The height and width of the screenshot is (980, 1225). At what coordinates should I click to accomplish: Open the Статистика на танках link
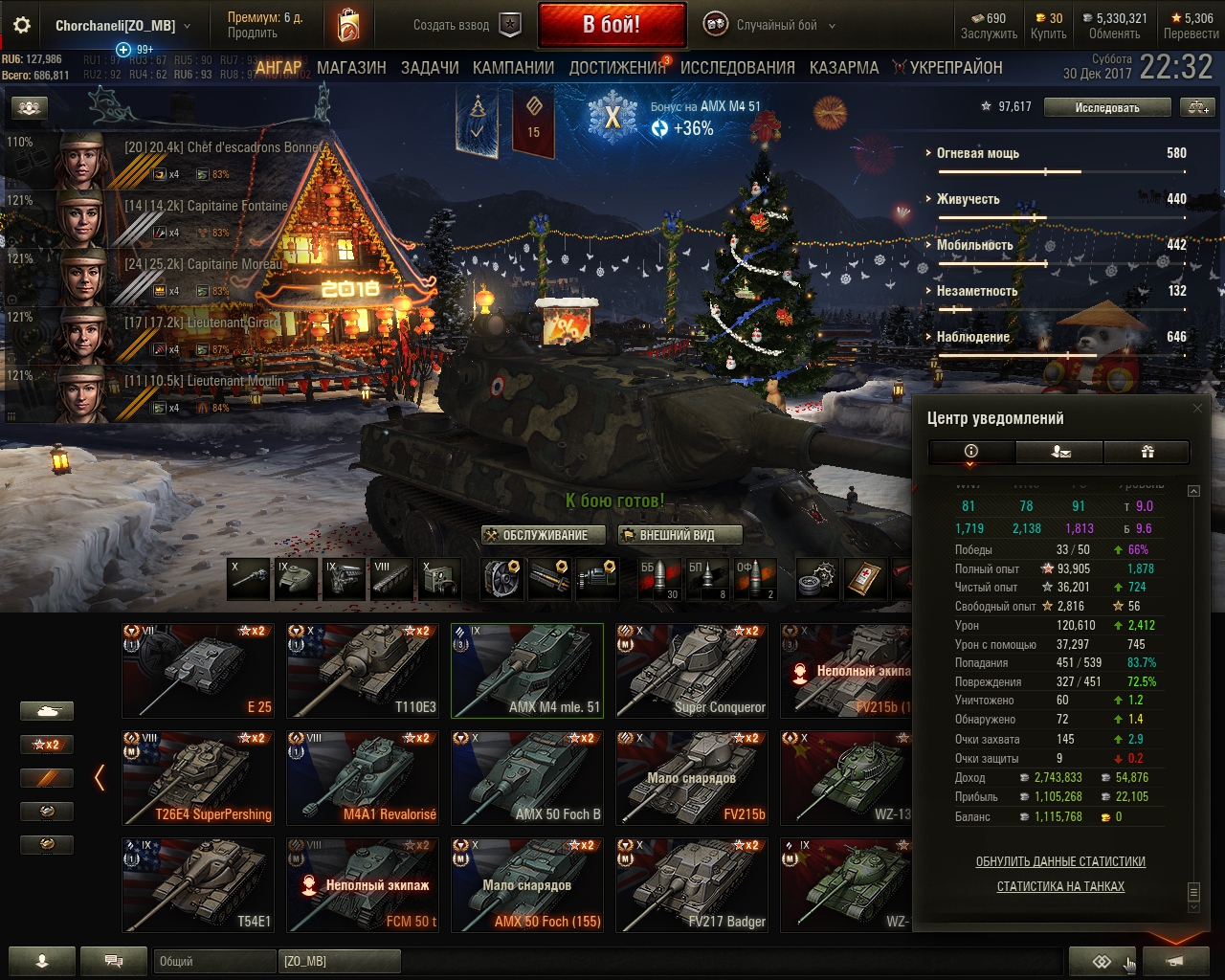tap(1060, 886)
